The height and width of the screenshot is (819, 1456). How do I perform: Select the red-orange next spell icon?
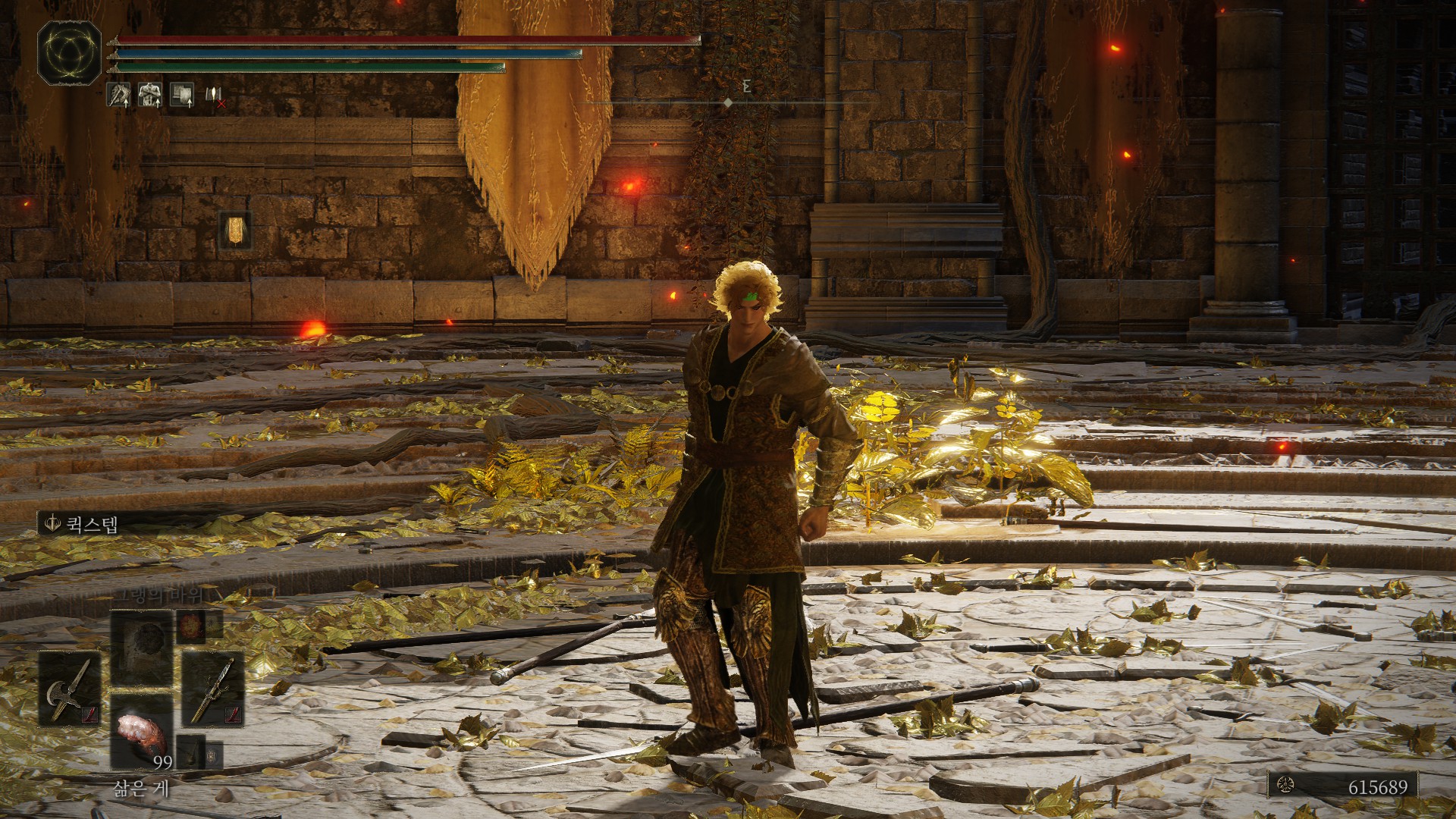191,626
